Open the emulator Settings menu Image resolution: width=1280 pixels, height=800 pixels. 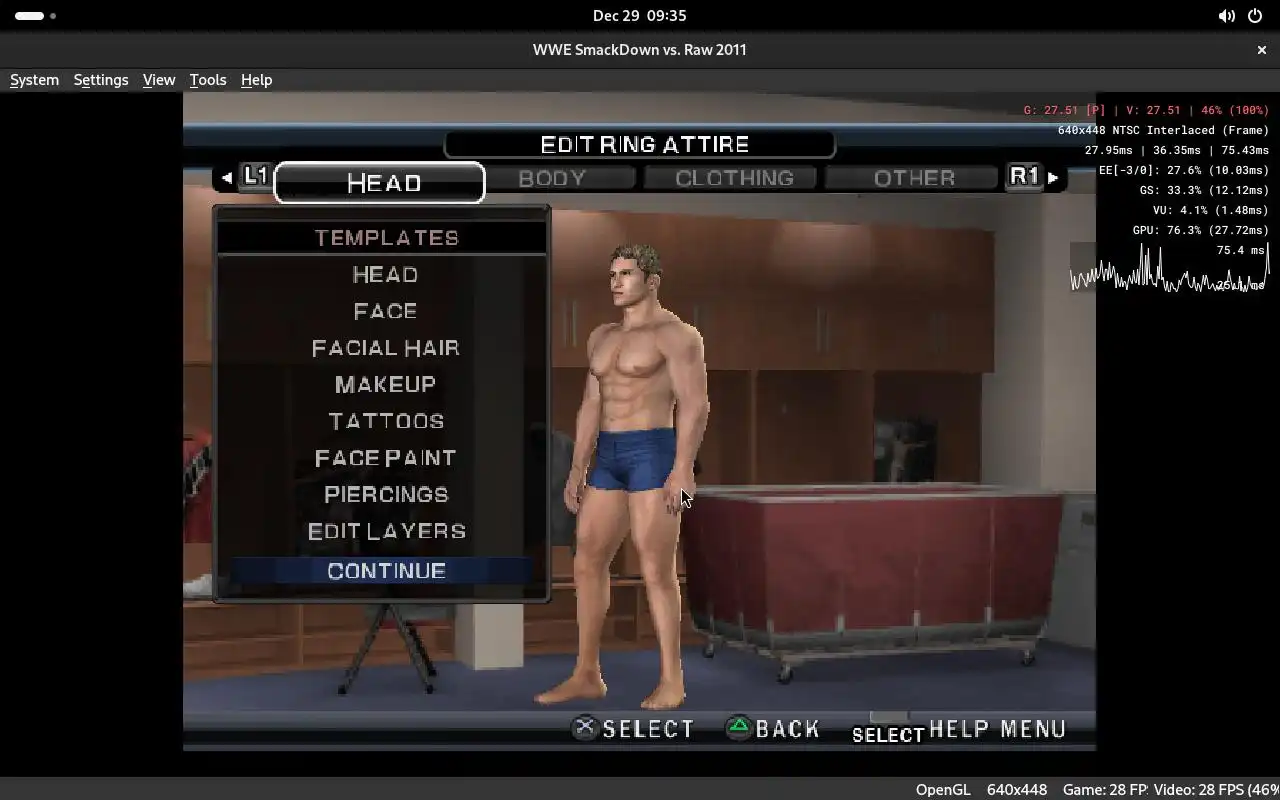[101, 80]
